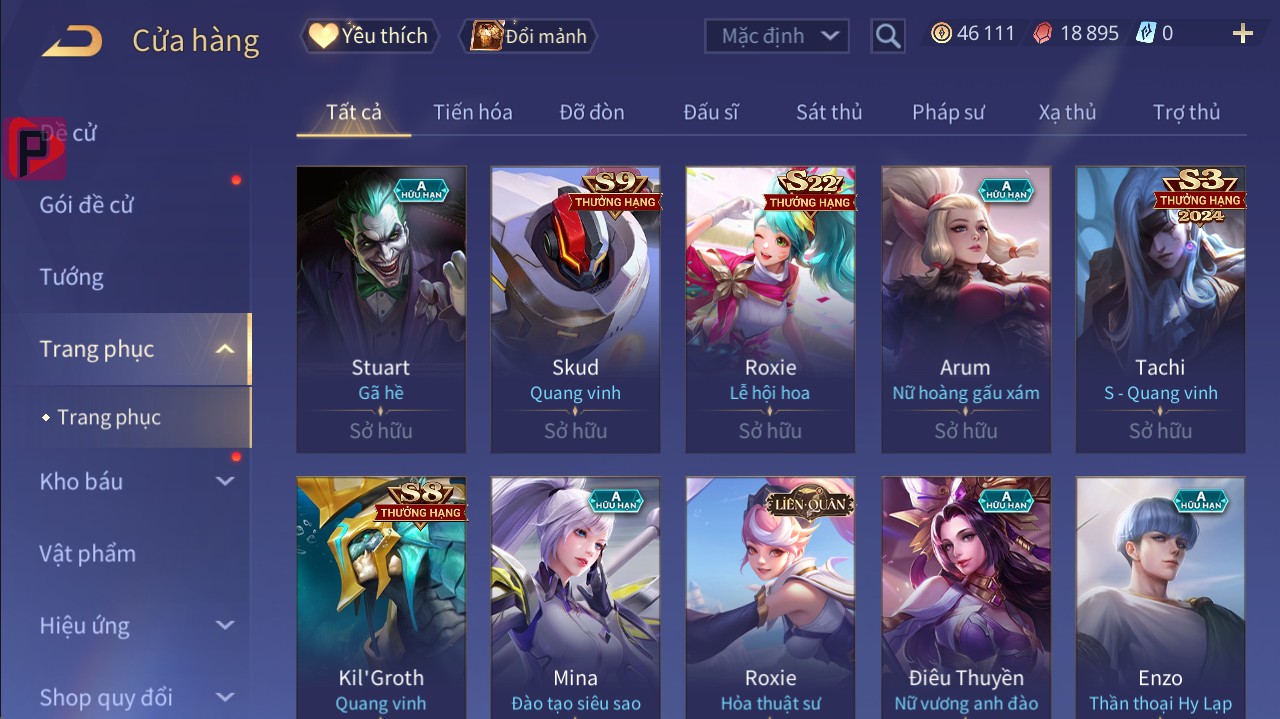
Task: Click the magnifying glass search button
Action: coord(887,36)
